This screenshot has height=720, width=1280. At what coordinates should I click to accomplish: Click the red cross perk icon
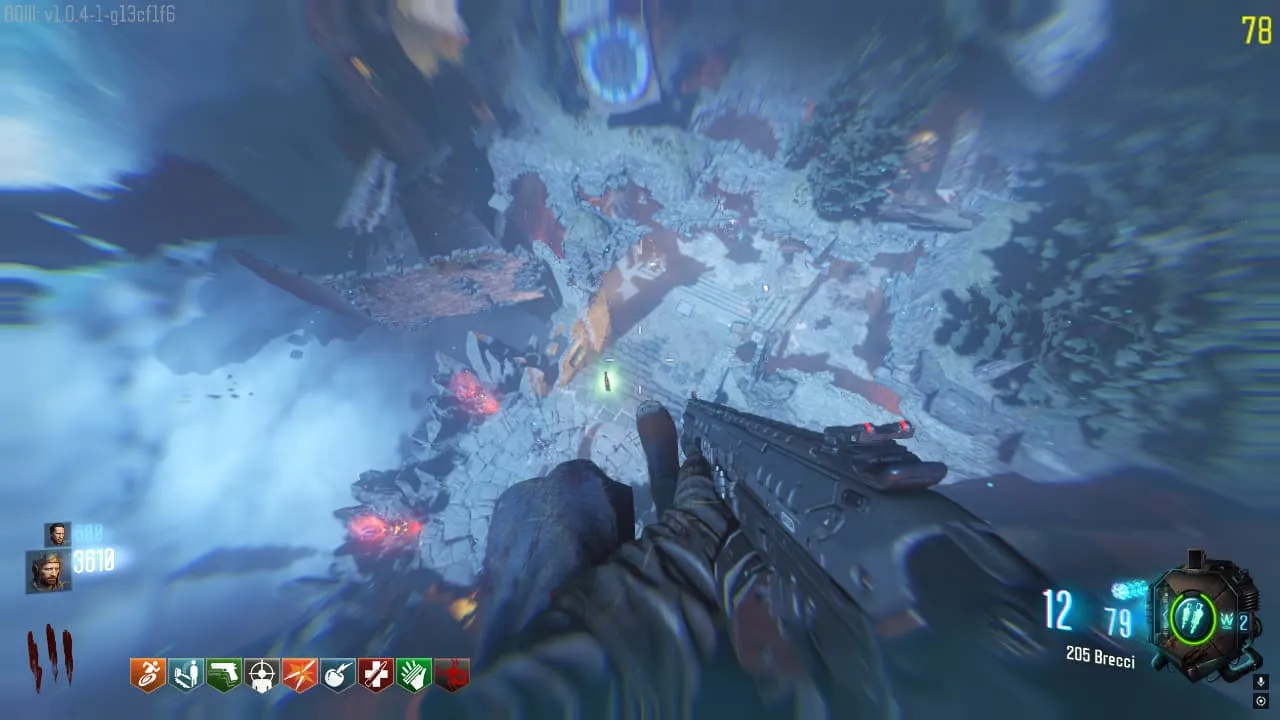(376, 675)
